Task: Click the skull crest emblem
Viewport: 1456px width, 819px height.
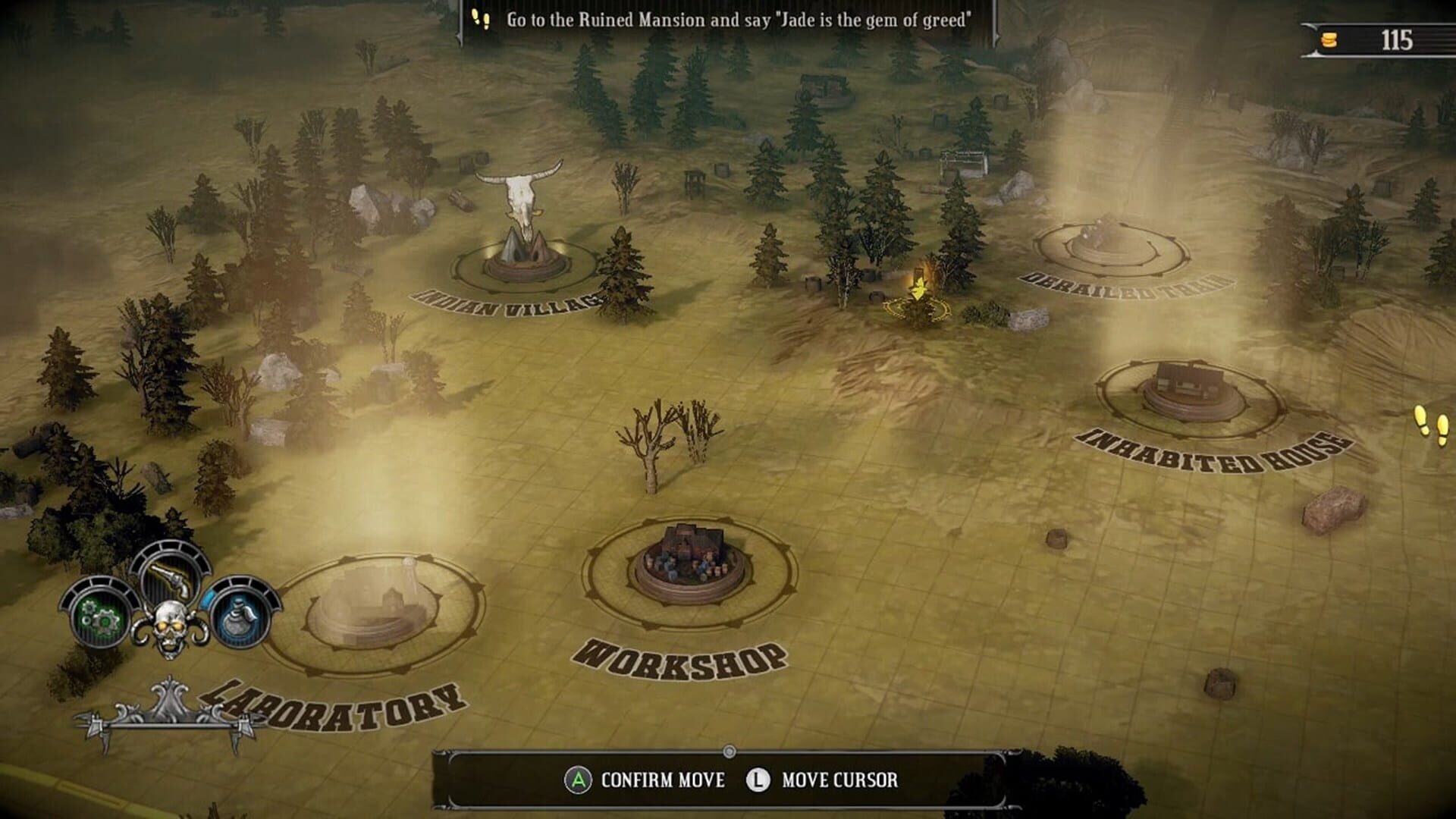Action: tap(168, 622)
